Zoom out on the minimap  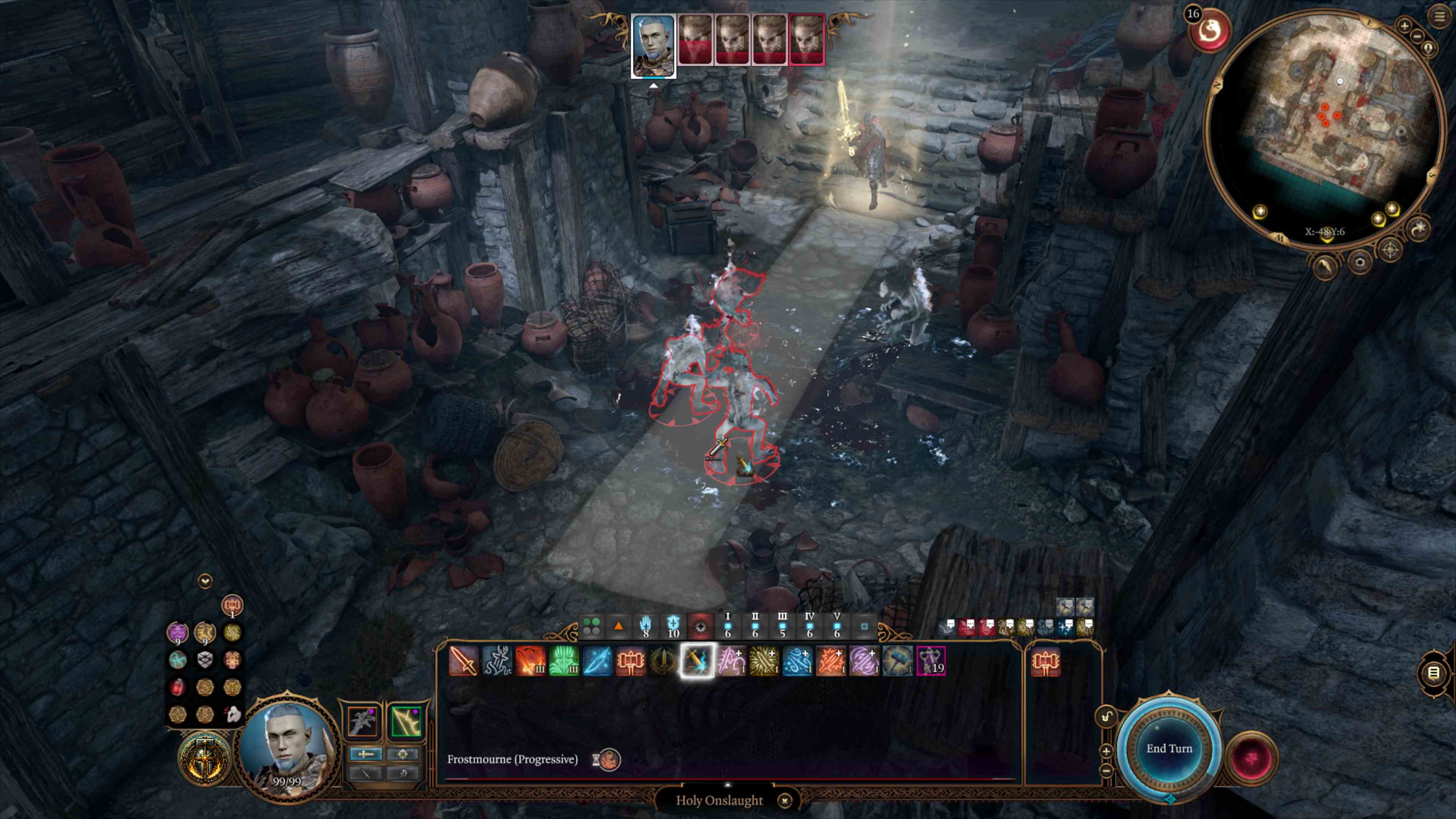tap(1417, 36)
